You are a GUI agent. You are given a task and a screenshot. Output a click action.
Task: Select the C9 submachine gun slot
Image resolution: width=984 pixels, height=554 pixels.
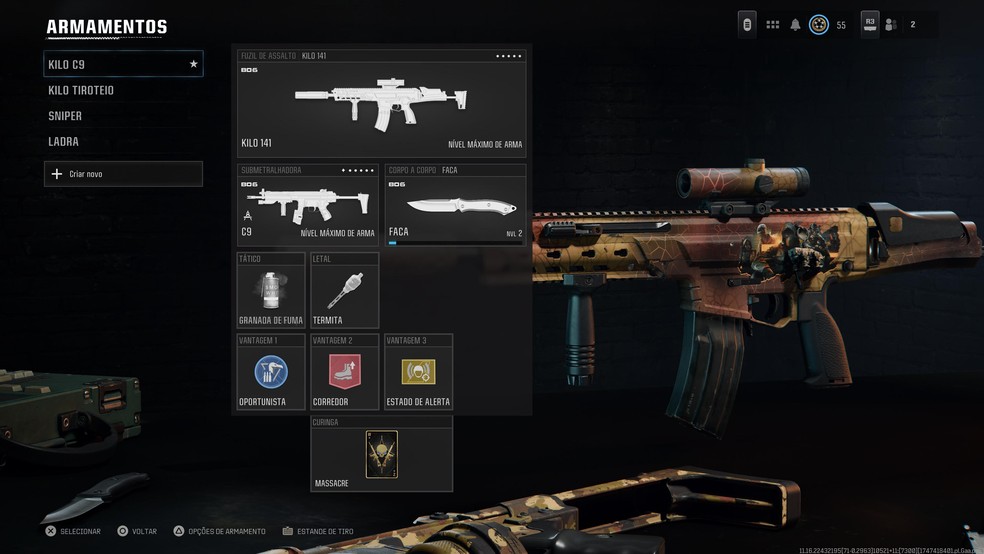pyautogui.click(x=308, y=206)
